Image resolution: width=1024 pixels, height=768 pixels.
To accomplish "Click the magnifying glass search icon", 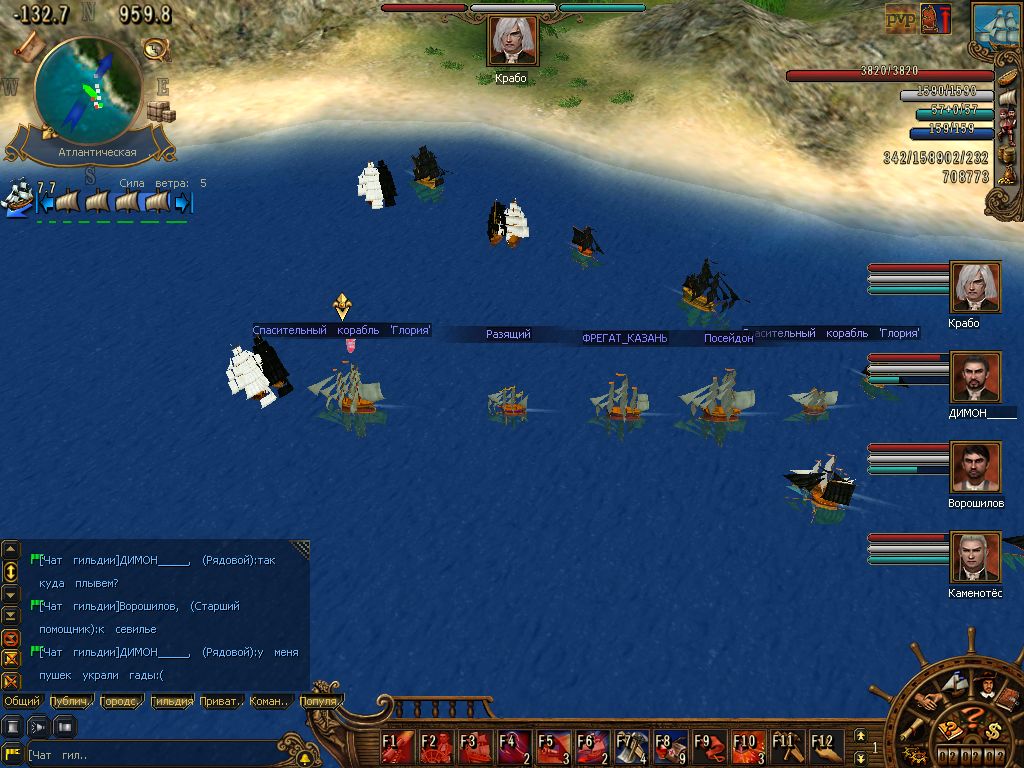I will 155,48.
